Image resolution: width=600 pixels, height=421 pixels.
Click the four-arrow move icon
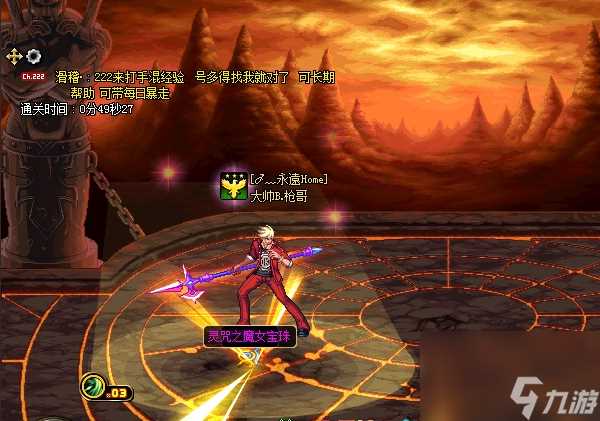15,56
